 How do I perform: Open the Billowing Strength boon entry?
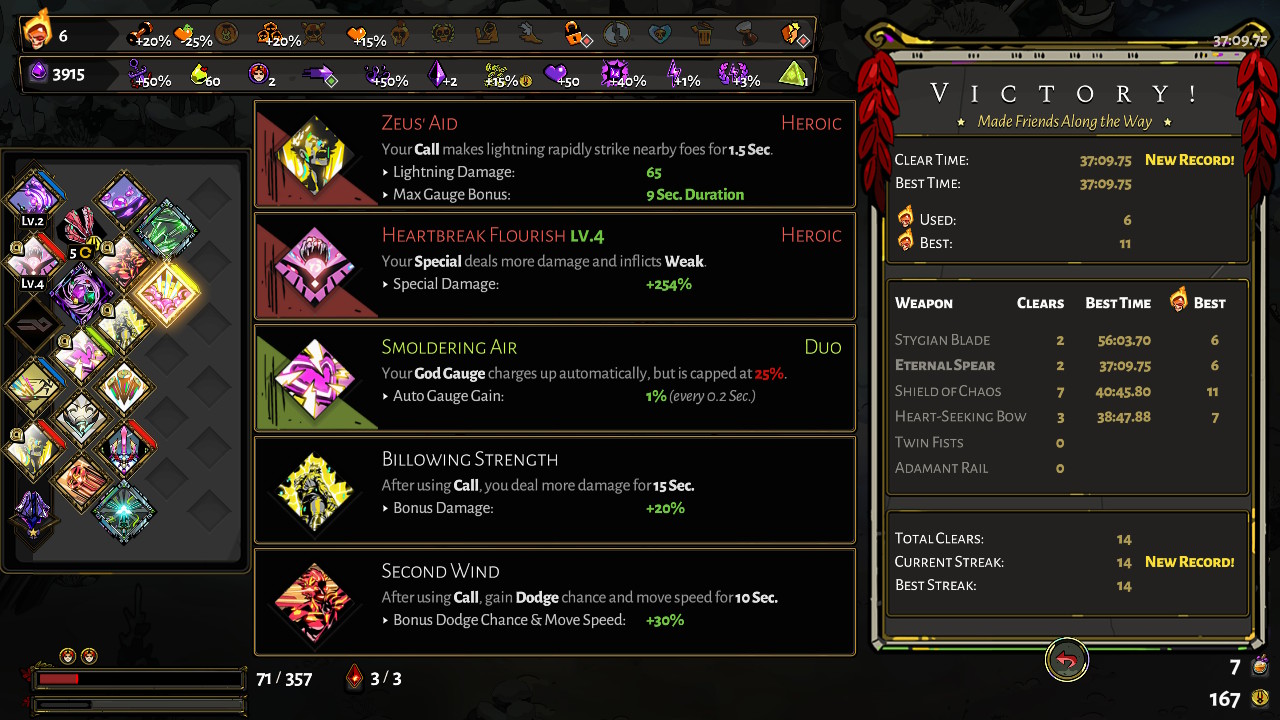pos(555,490)
